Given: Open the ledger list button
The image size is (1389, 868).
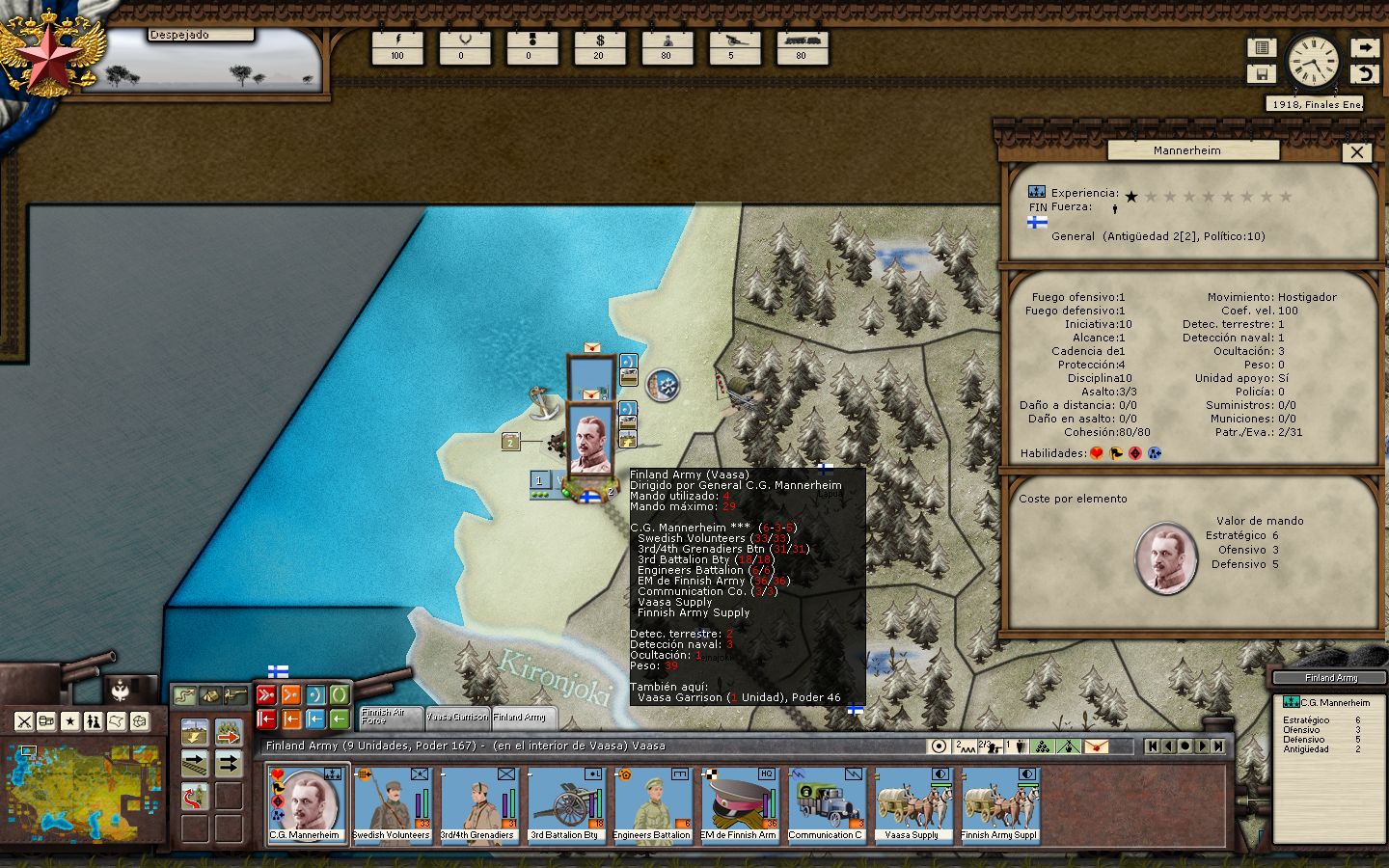Looking at the screenshot, I should tap(1261, 47).
